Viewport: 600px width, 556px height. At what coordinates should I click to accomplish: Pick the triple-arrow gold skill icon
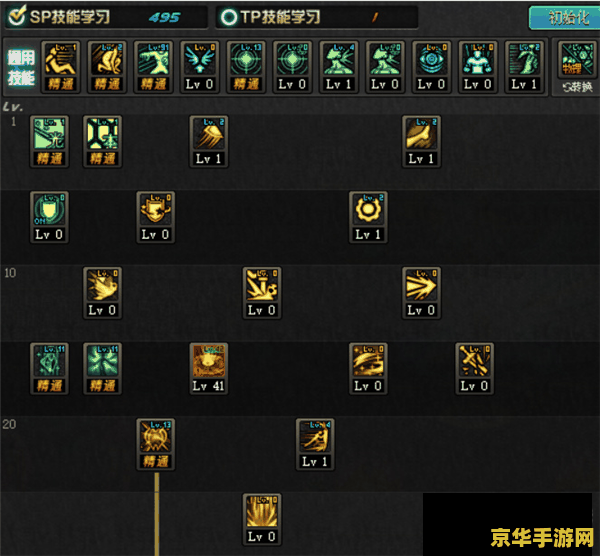coord(422,286)
